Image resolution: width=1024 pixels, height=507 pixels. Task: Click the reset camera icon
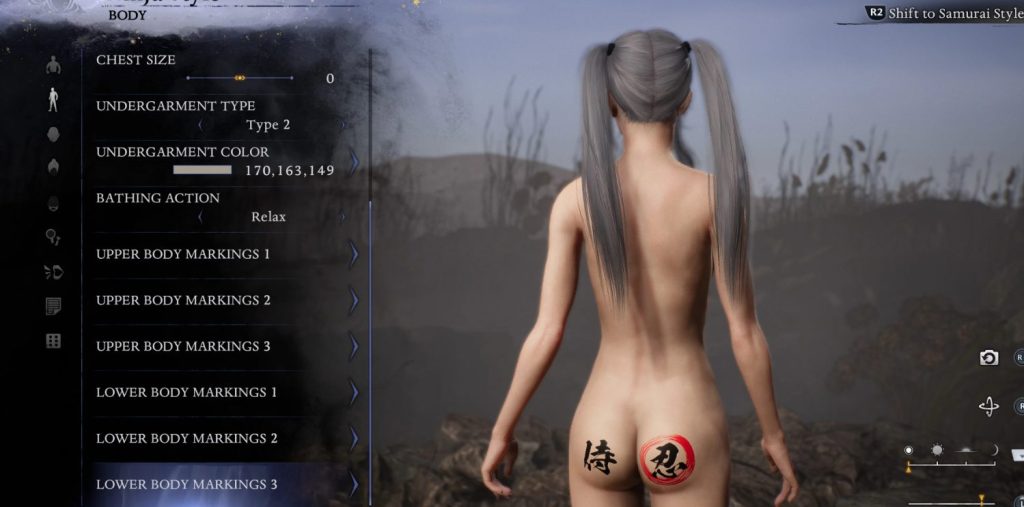[989, 357]
